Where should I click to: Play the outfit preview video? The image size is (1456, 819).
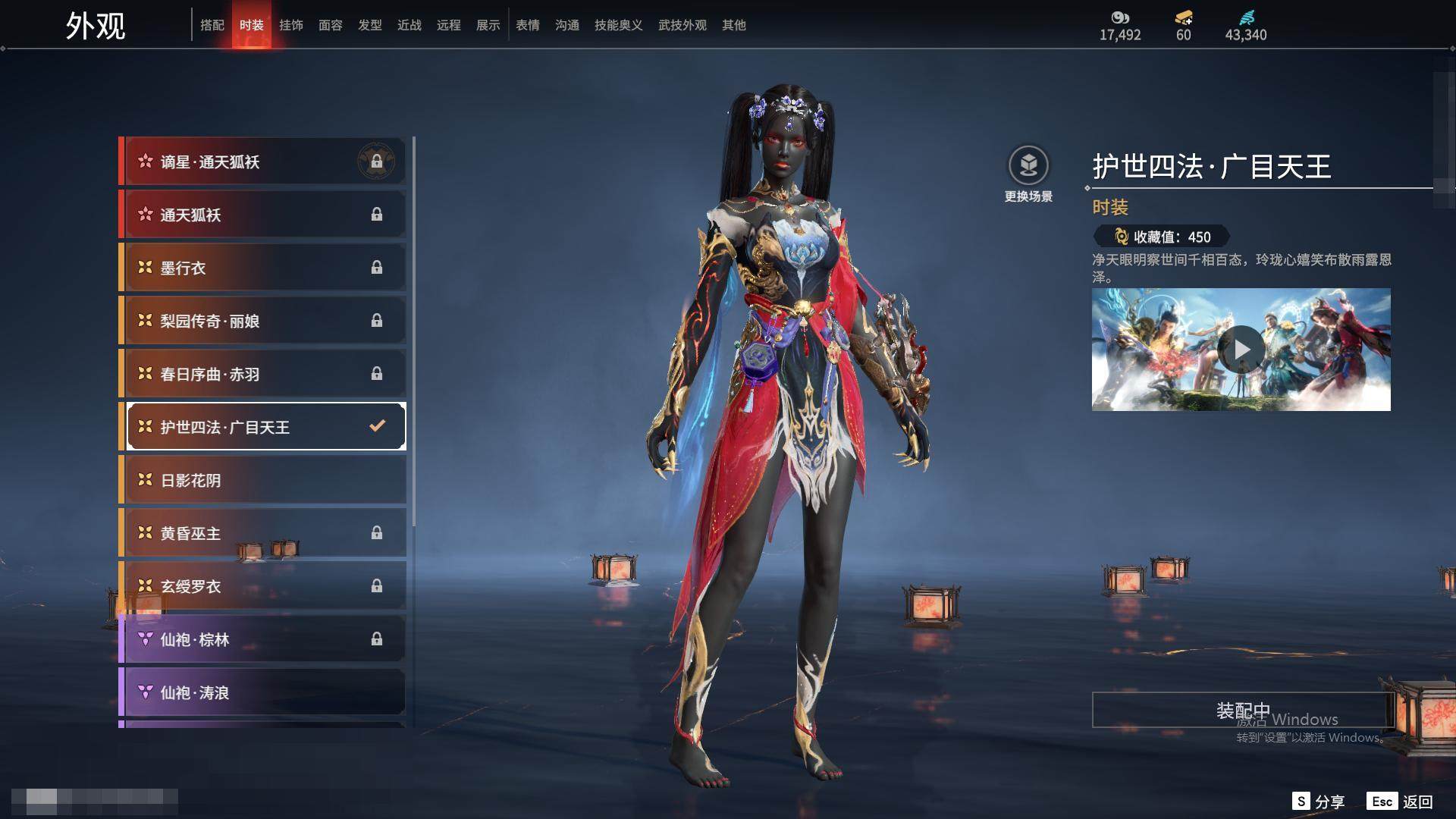click(1241, 350)
